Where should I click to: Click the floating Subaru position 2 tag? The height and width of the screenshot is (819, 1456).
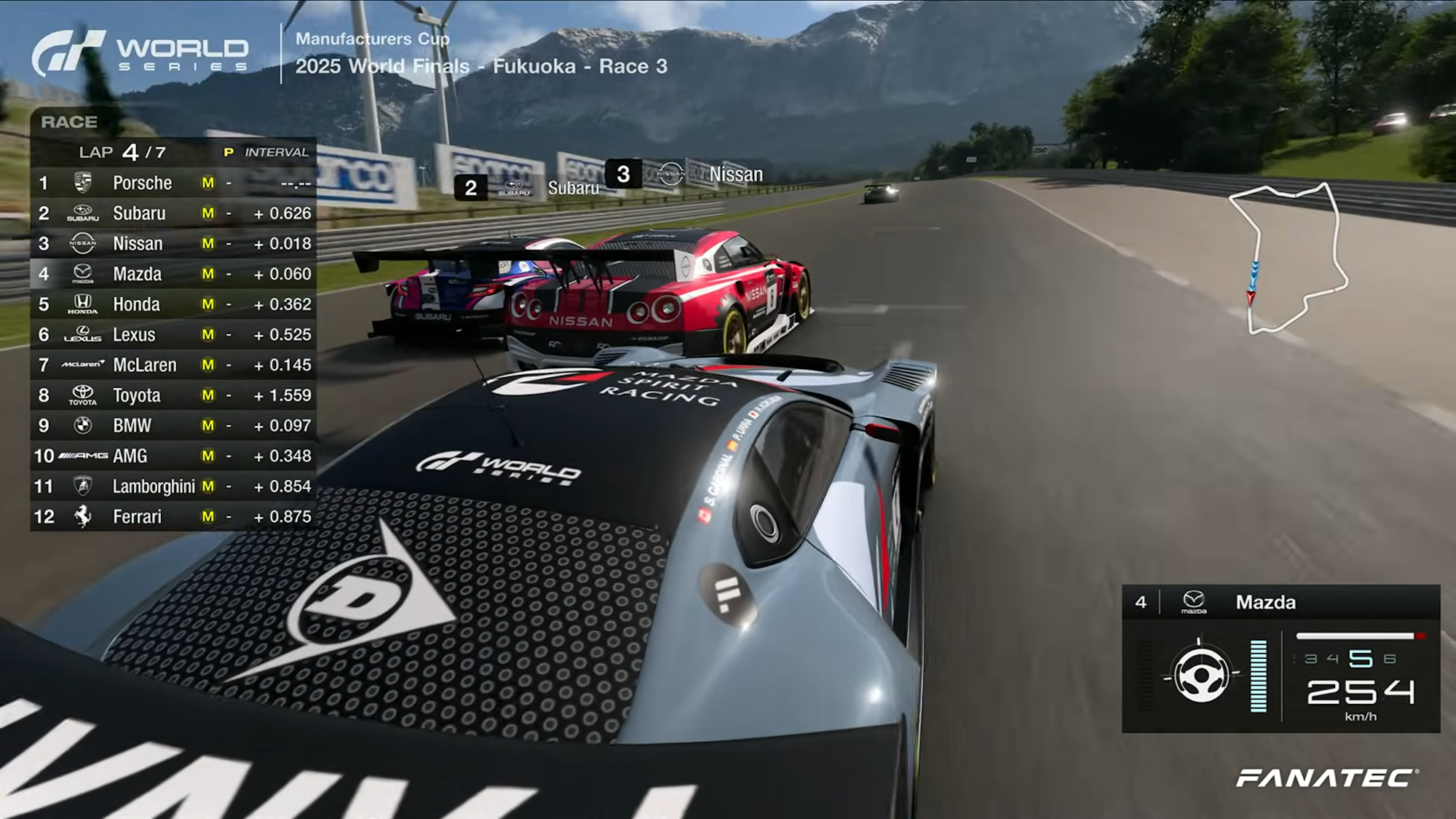(526, 188)
